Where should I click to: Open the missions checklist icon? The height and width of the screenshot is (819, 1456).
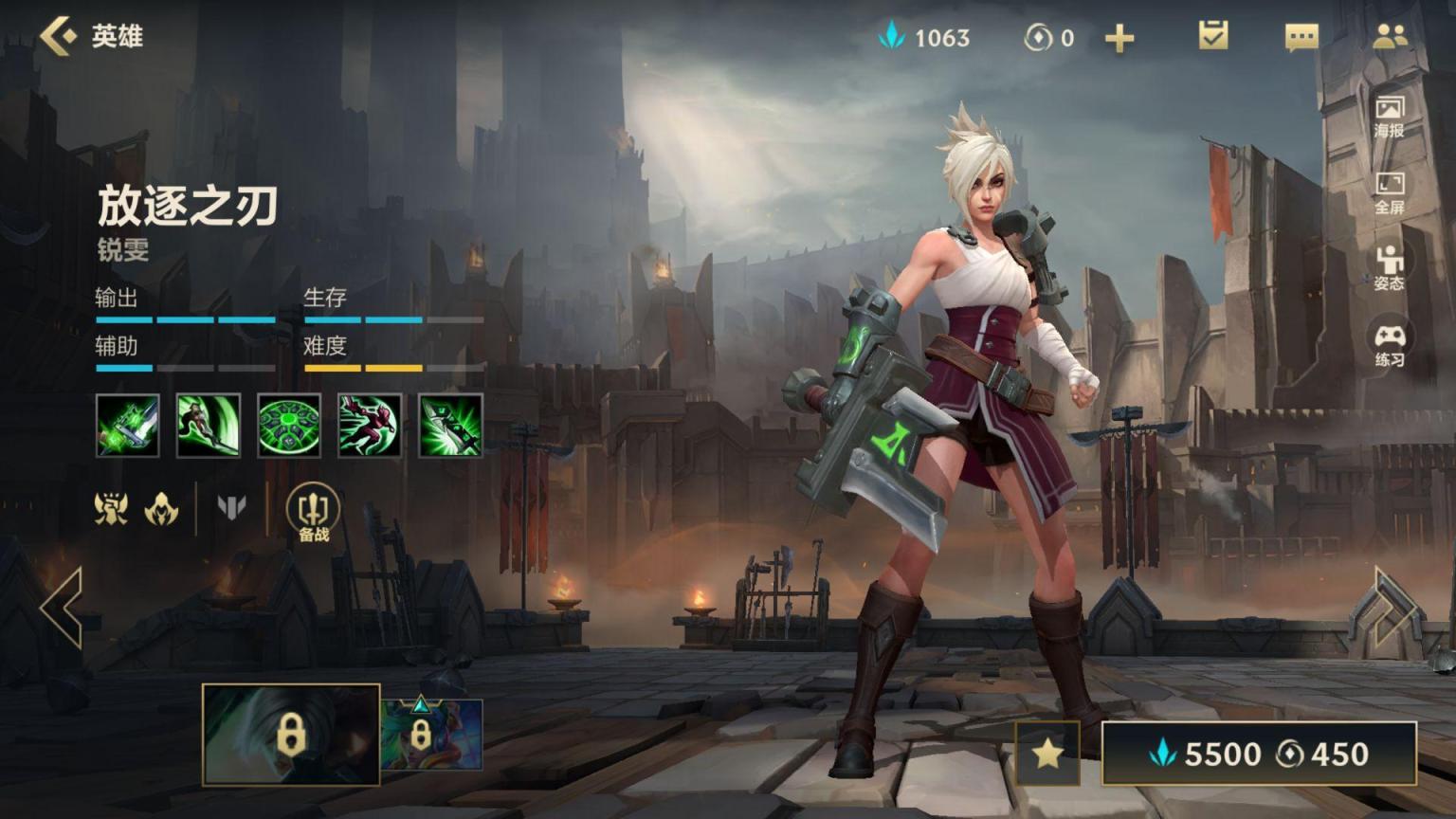coord(1212,37)
